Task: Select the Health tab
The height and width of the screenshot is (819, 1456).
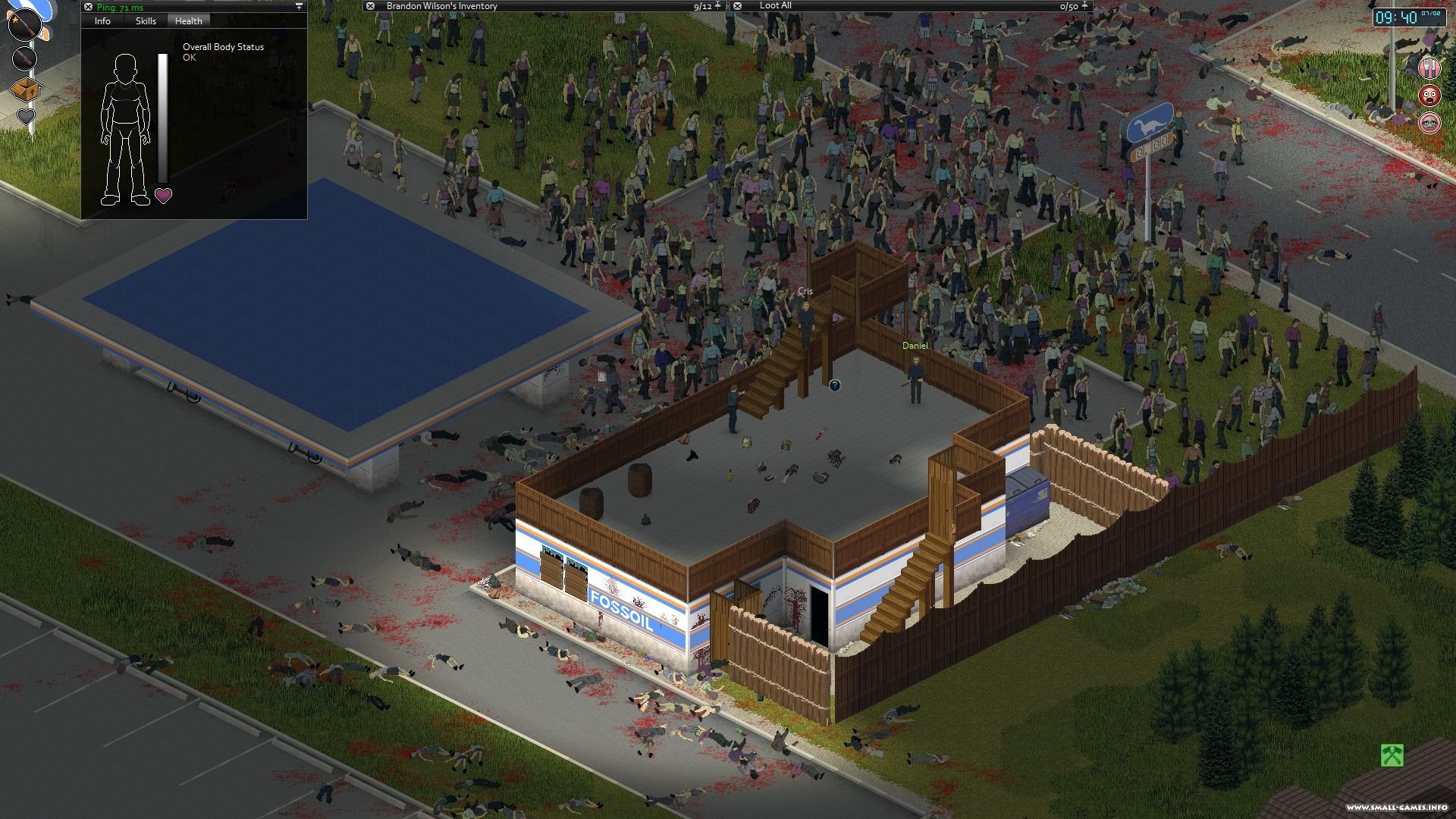Action: click(x=188, y=21)
